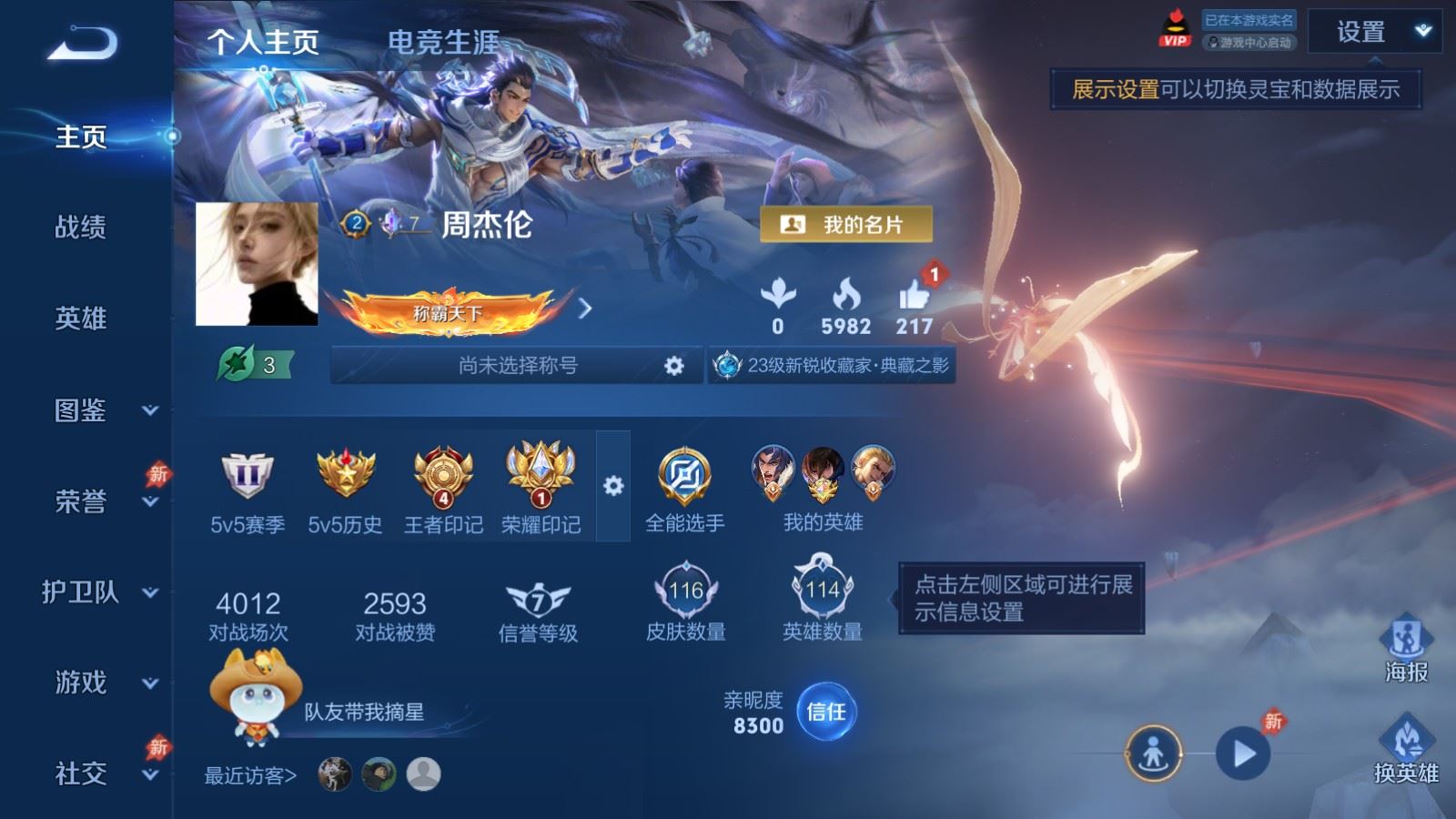Open 我的名片 card
Image resolution: width=1456 pixels, height=819 pixels.
(846, 225)
